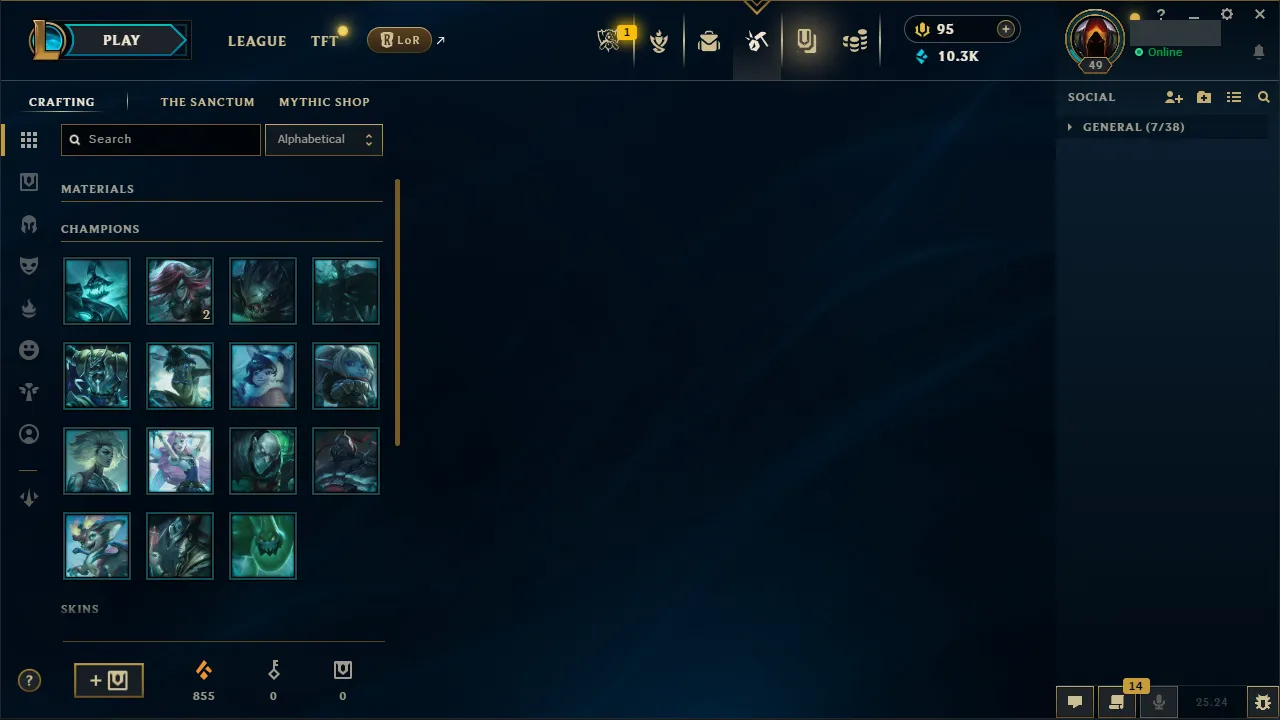Click the loot search input field
Image resolution: width=1280 pixels, height=720 pixels.
point(160,139)
